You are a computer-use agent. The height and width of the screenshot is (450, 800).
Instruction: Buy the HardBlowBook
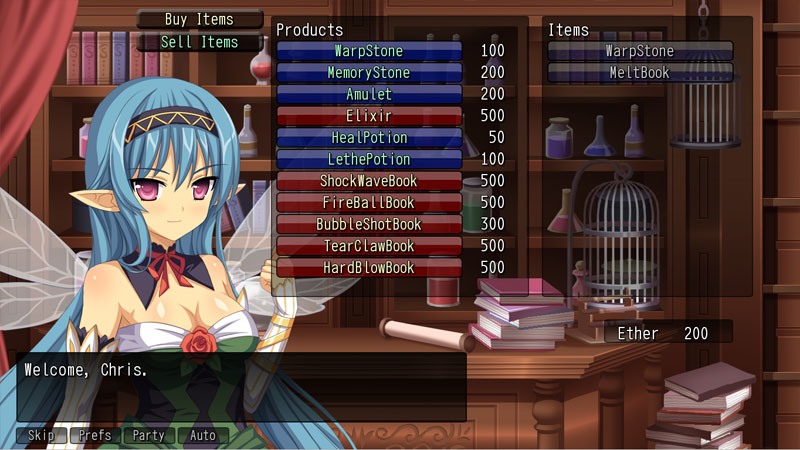[369, 268]
